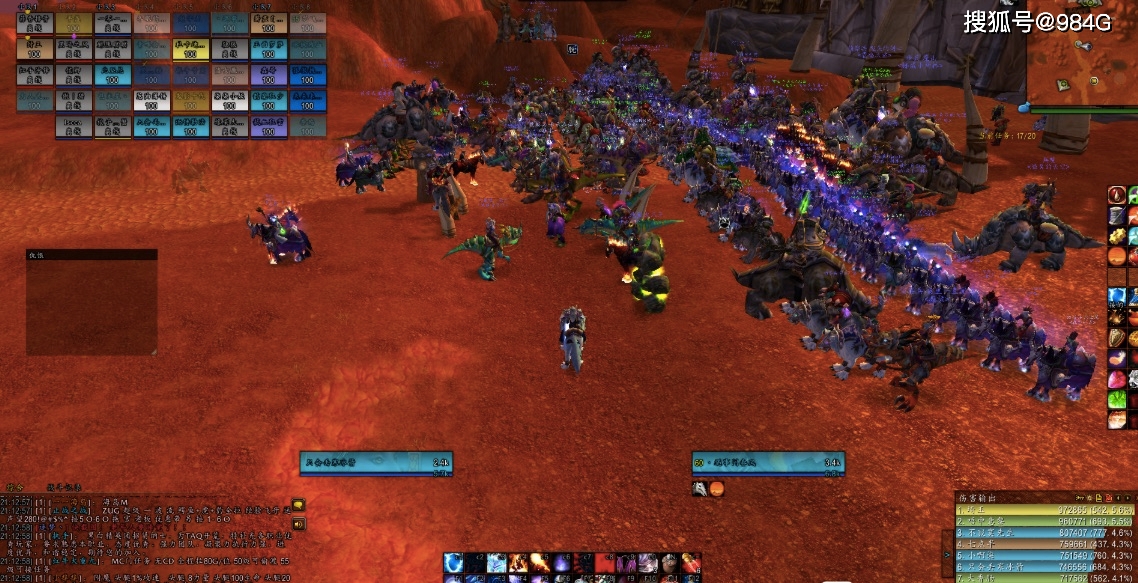Activate the orange round debuff icon

coord(716,488)
